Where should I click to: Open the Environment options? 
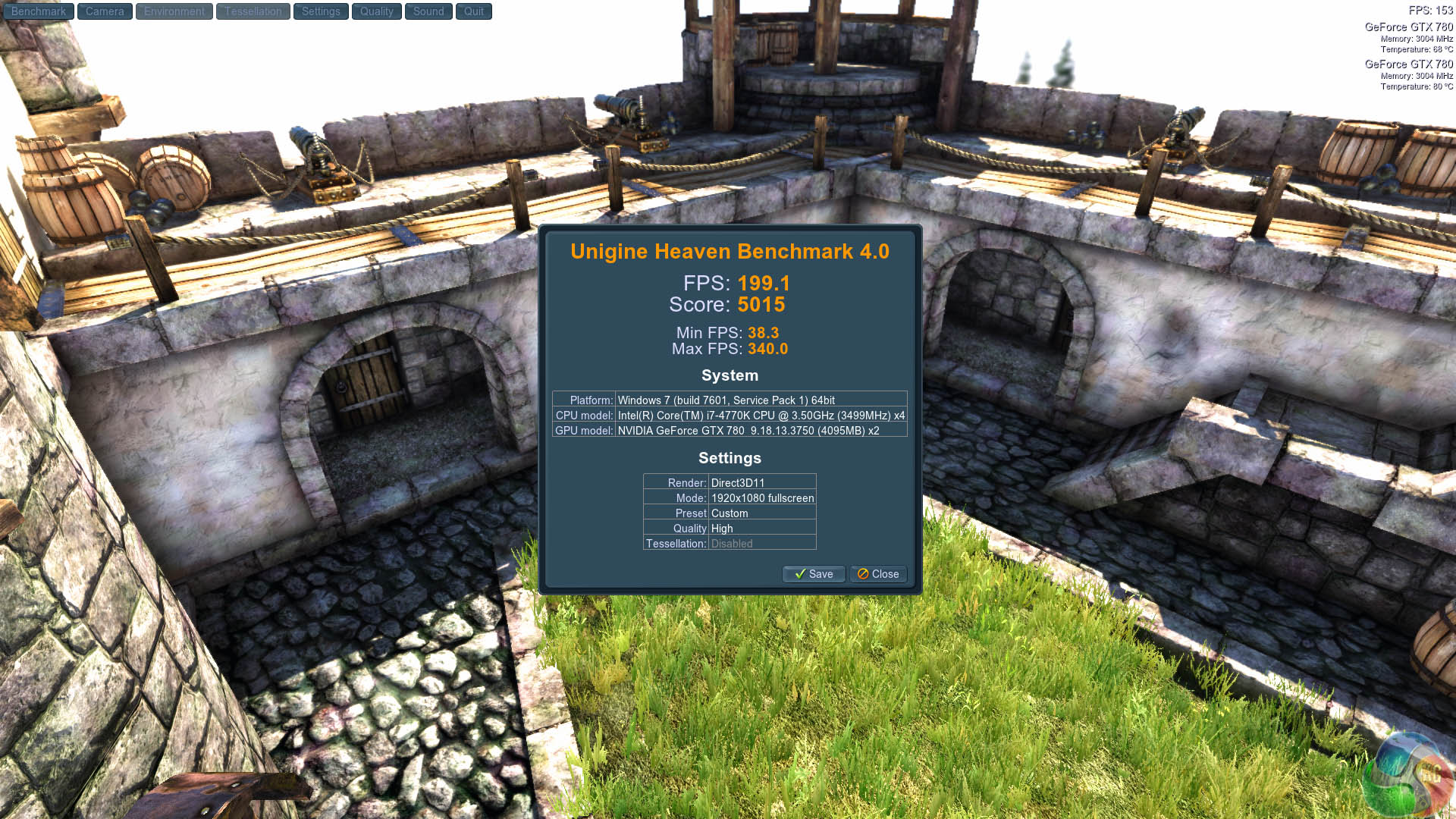[174, 11]
